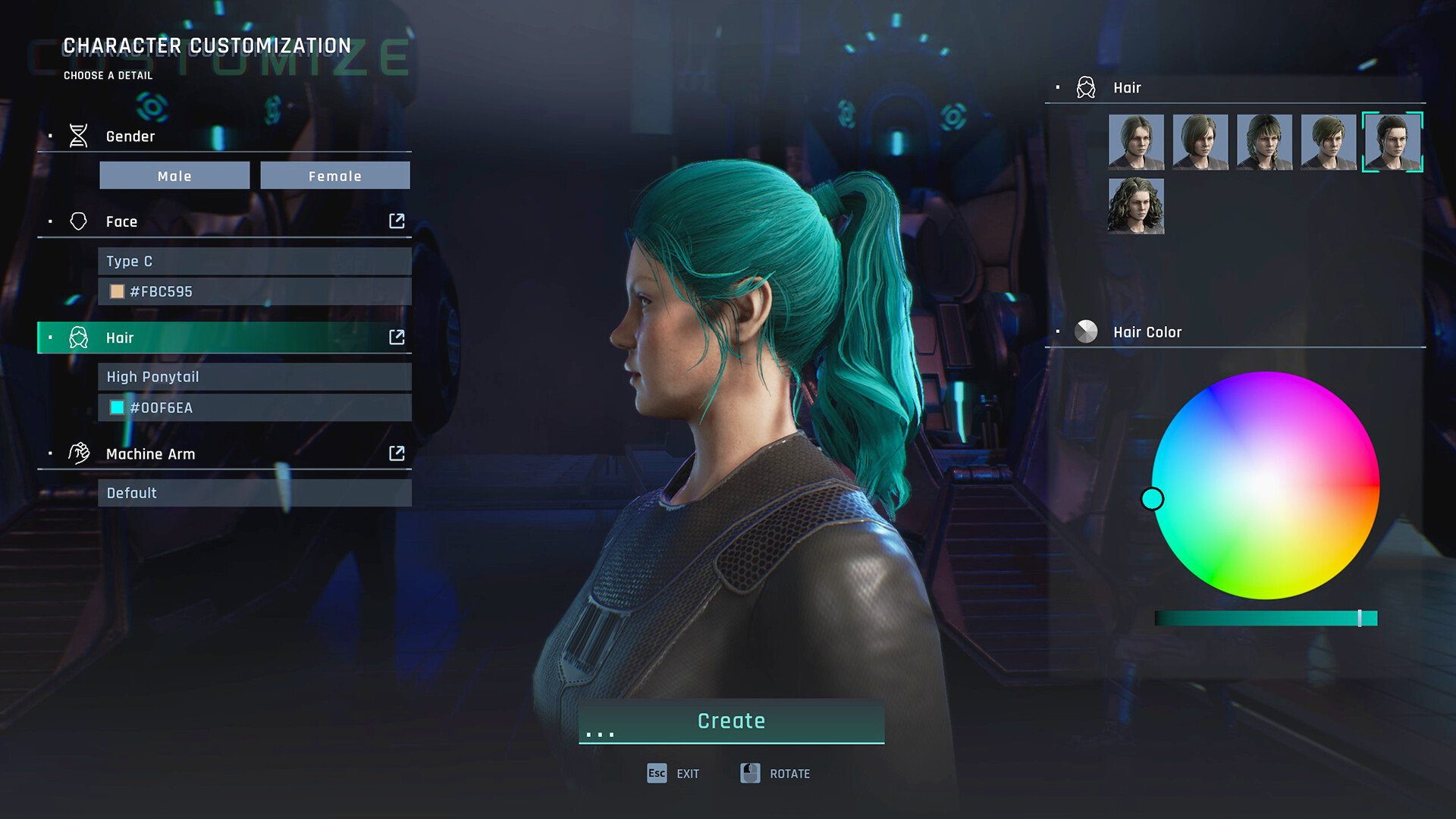Viewport: 1456px width, 819px height.
Task: Open Face options via its external-link icon
Action: [397, 221]
